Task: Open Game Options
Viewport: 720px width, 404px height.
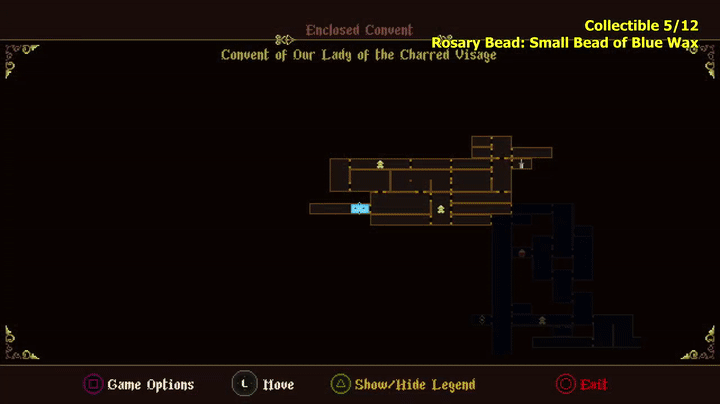Action: [x=150, y=384]
